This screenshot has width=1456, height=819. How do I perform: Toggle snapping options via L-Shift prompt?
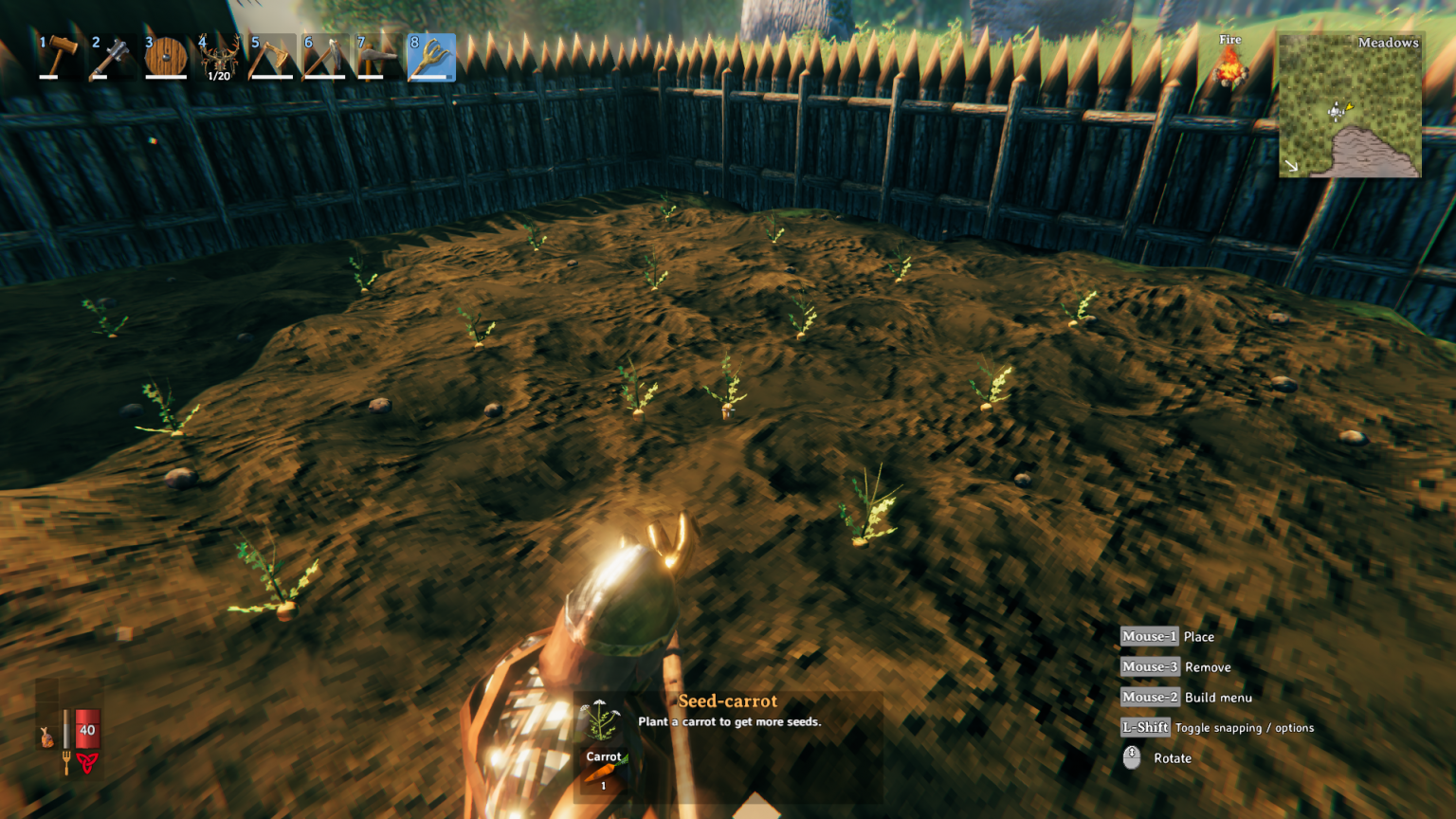[1145, 728]
